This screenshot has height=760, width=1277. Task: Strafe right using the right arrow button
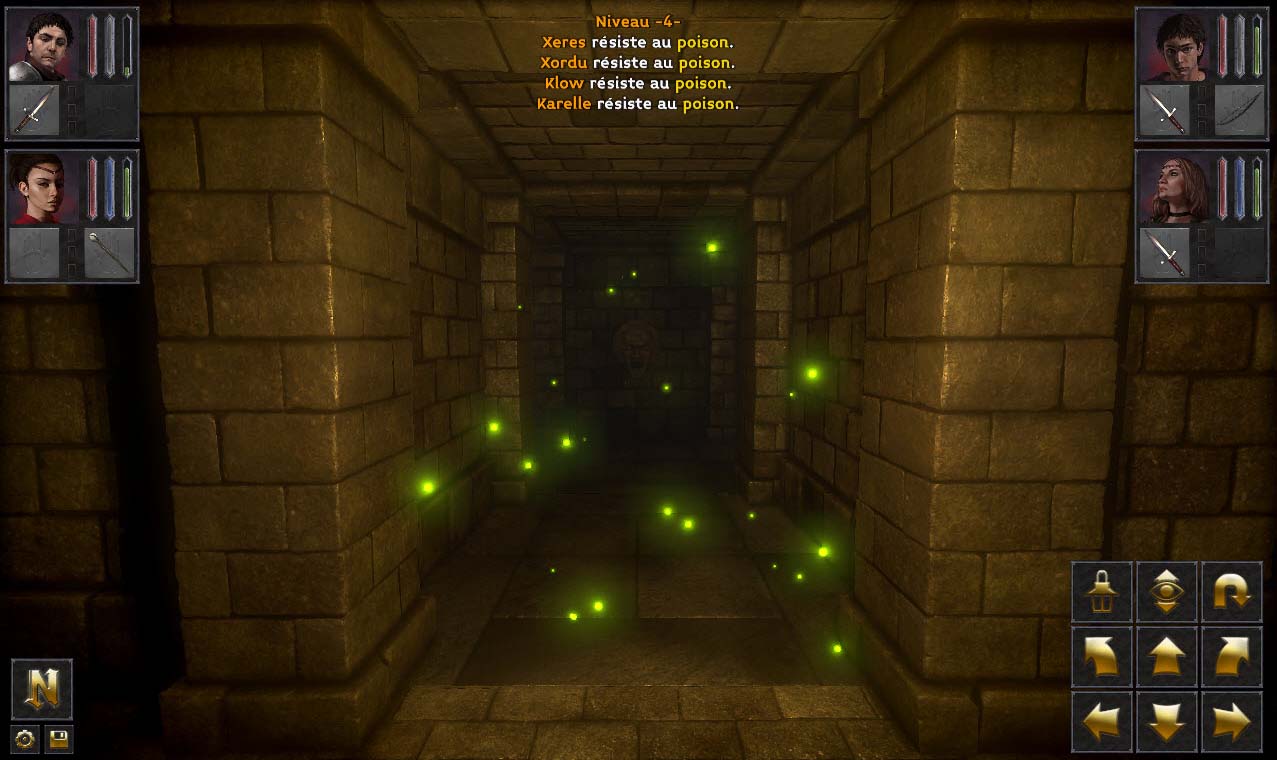(x=1231, y=721)
